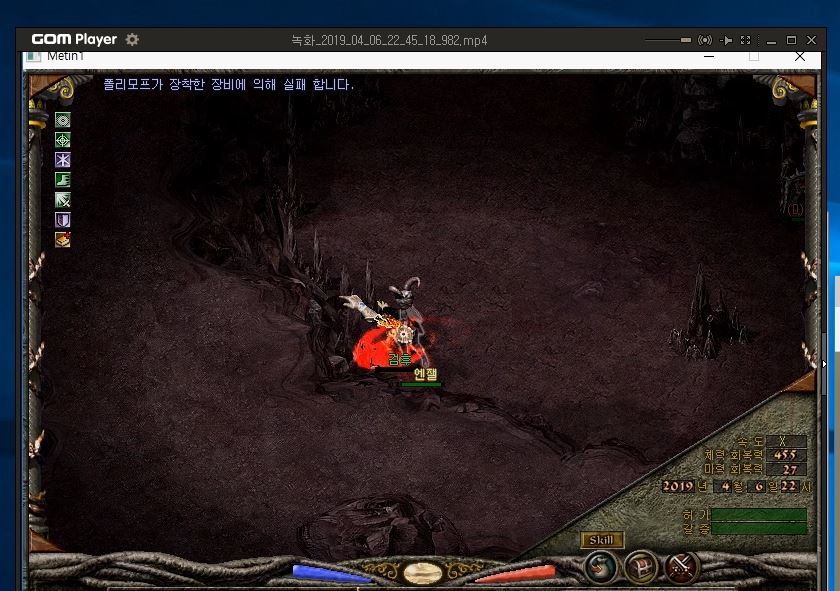Select the purple star burst skill icon

pos(63,160)
